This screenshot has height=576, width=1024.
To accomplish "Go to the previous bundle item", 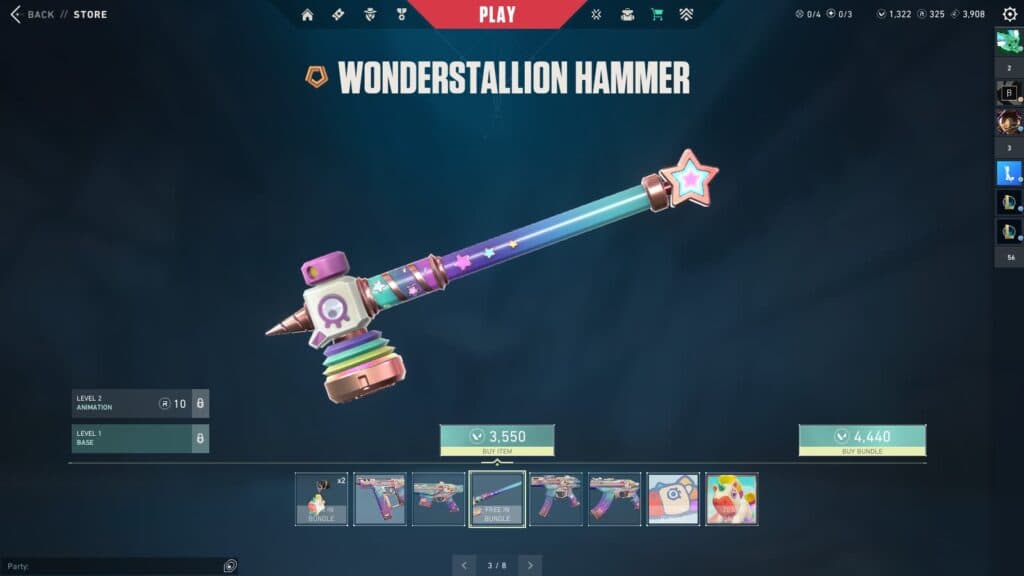I will pos(464,565).
